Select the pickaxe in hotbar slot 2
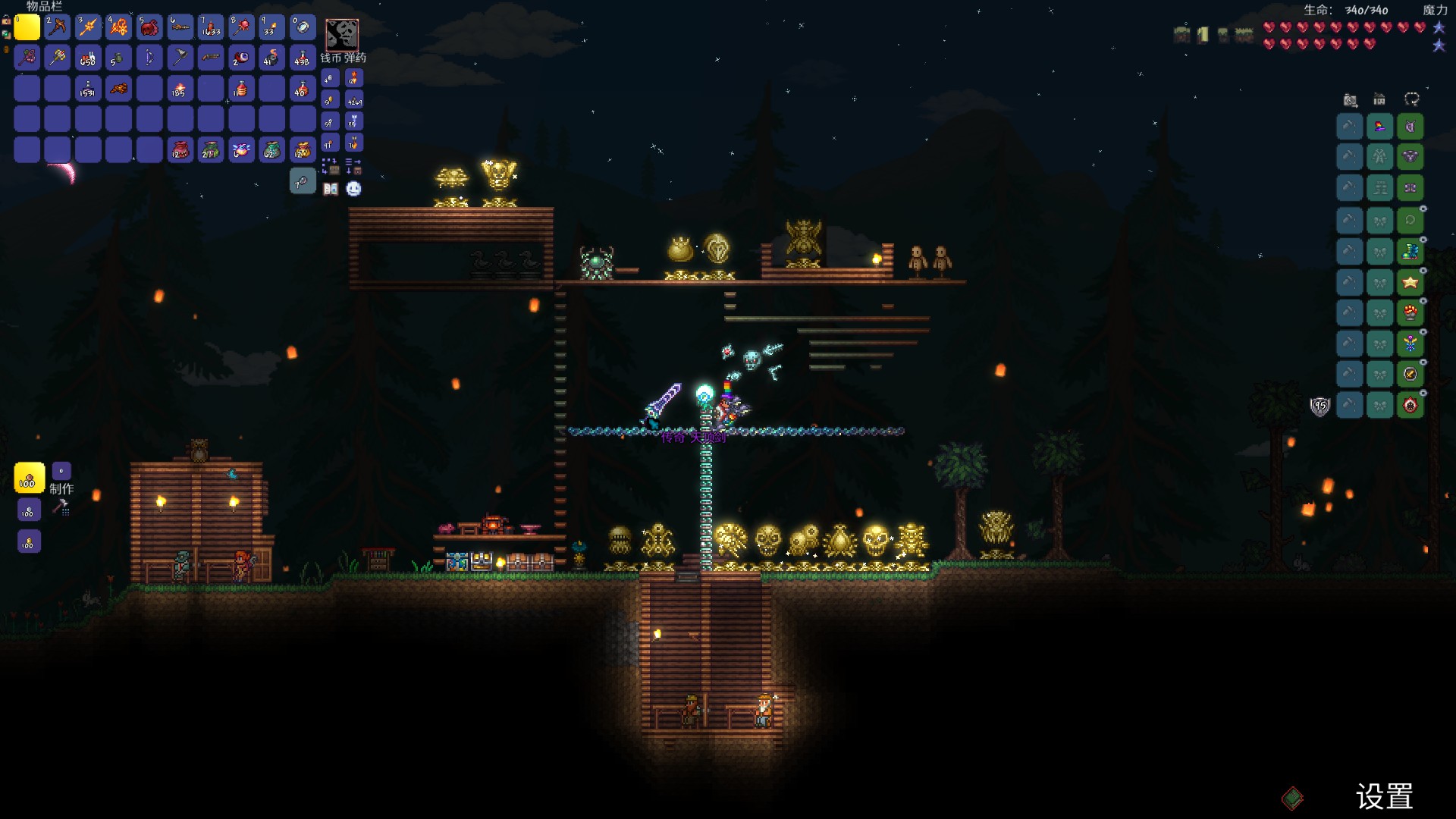Viewport: 1456px width, 819px height. click(58, 27)
